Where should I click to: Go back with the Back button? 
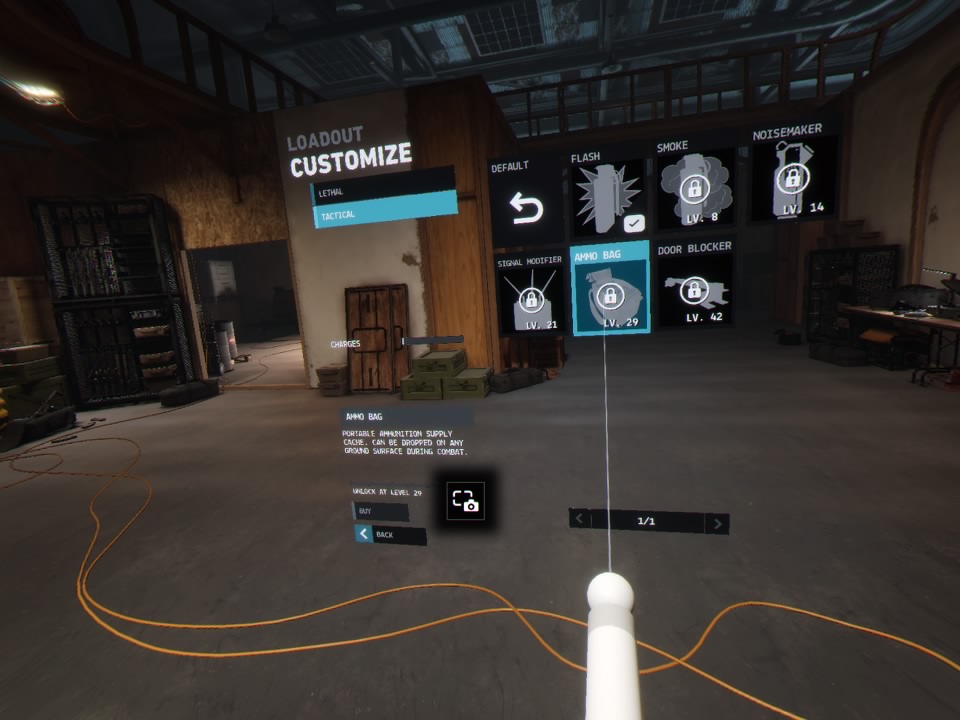click(390, 535)
